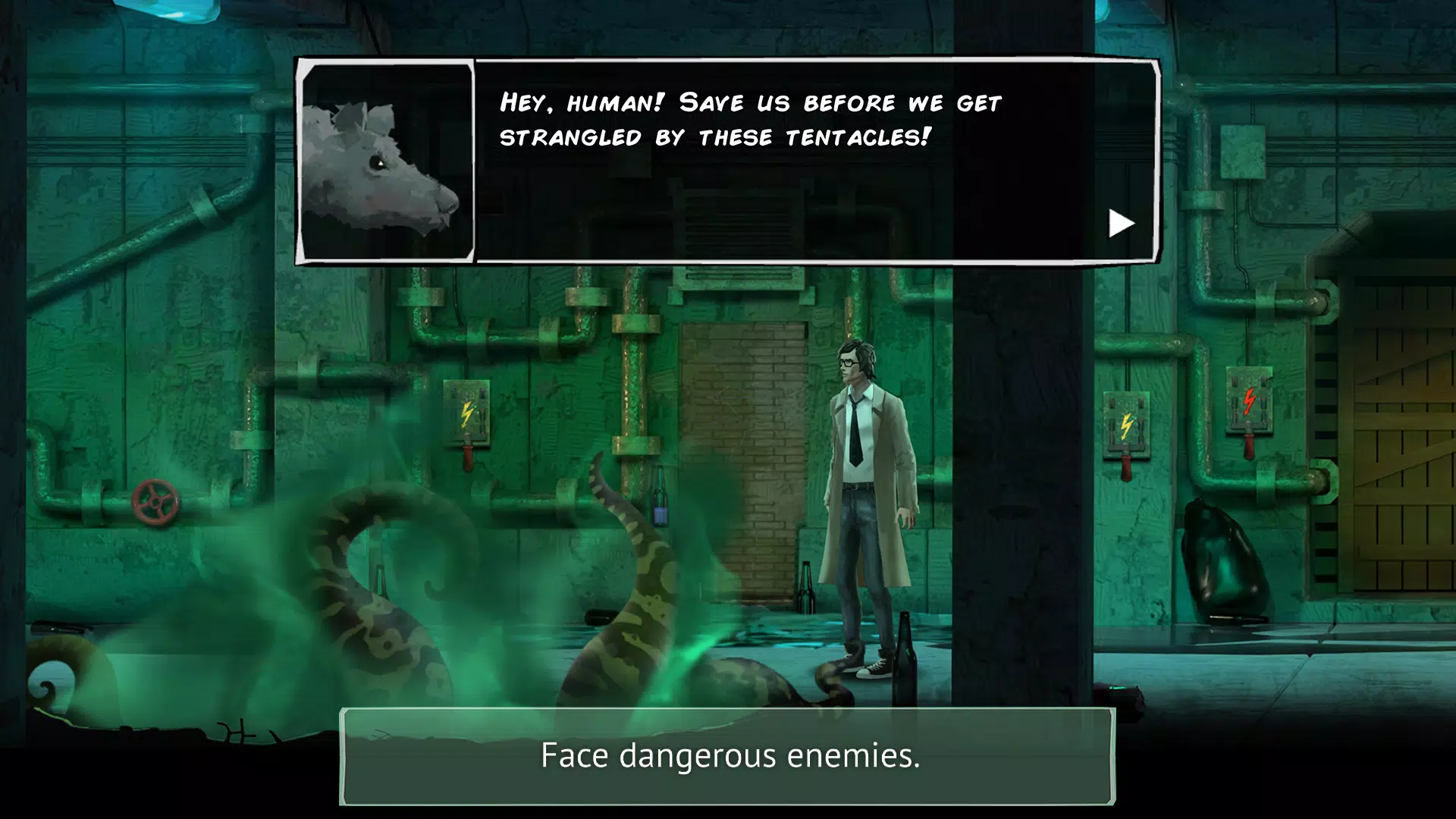The image size is (1456, 819).
Task: Click the rat portrait in the dialogue box
Action: coord(388,163)
